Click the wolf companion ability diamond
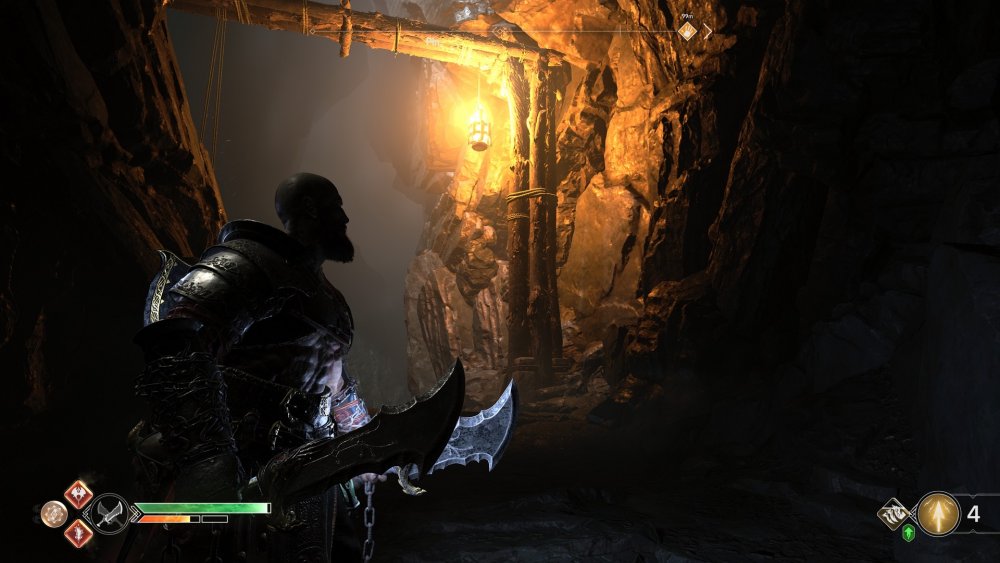1000x563 pixels. pos(893,514)
